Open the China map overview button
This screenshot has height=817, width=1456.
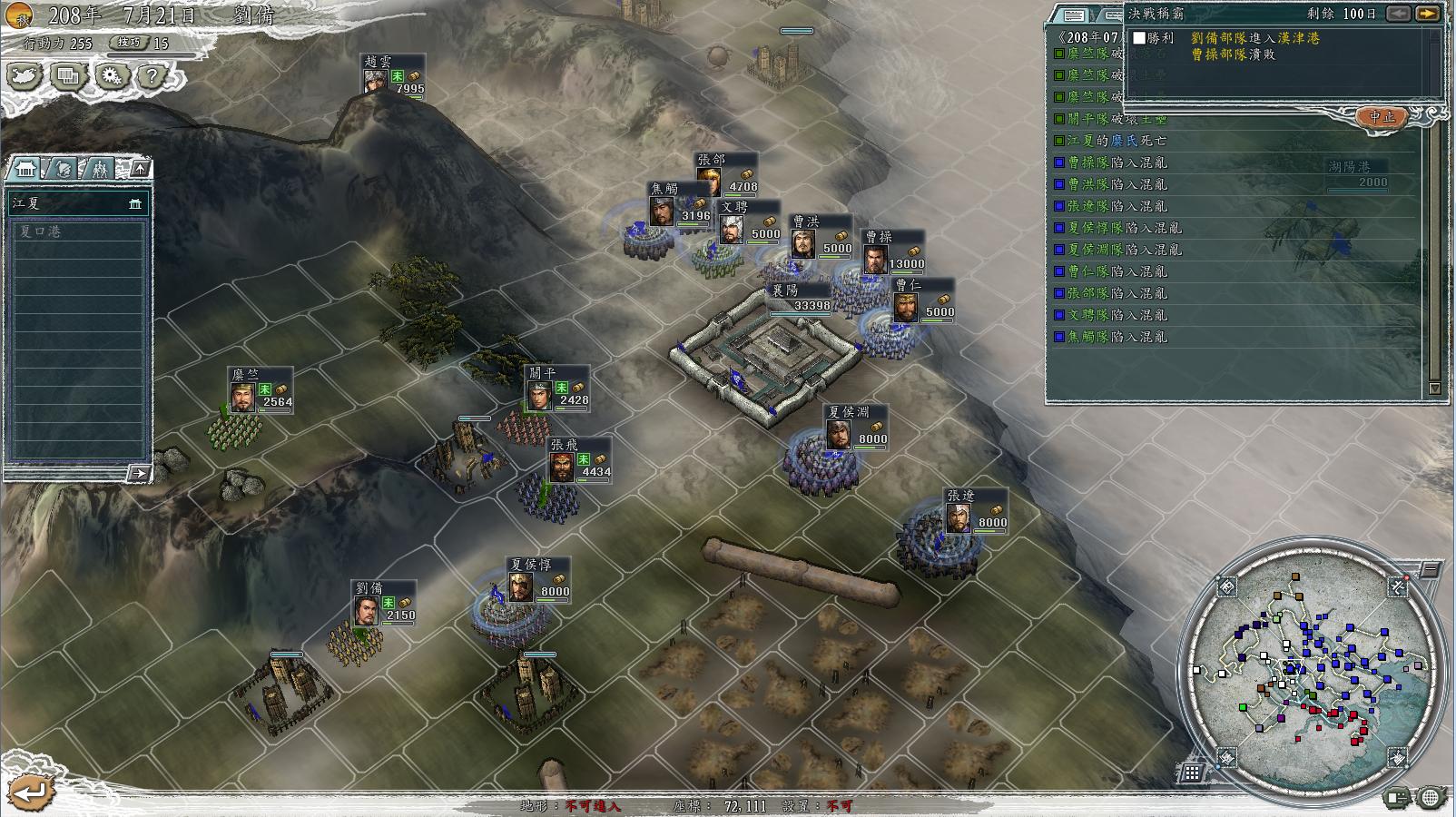(25, 76)
